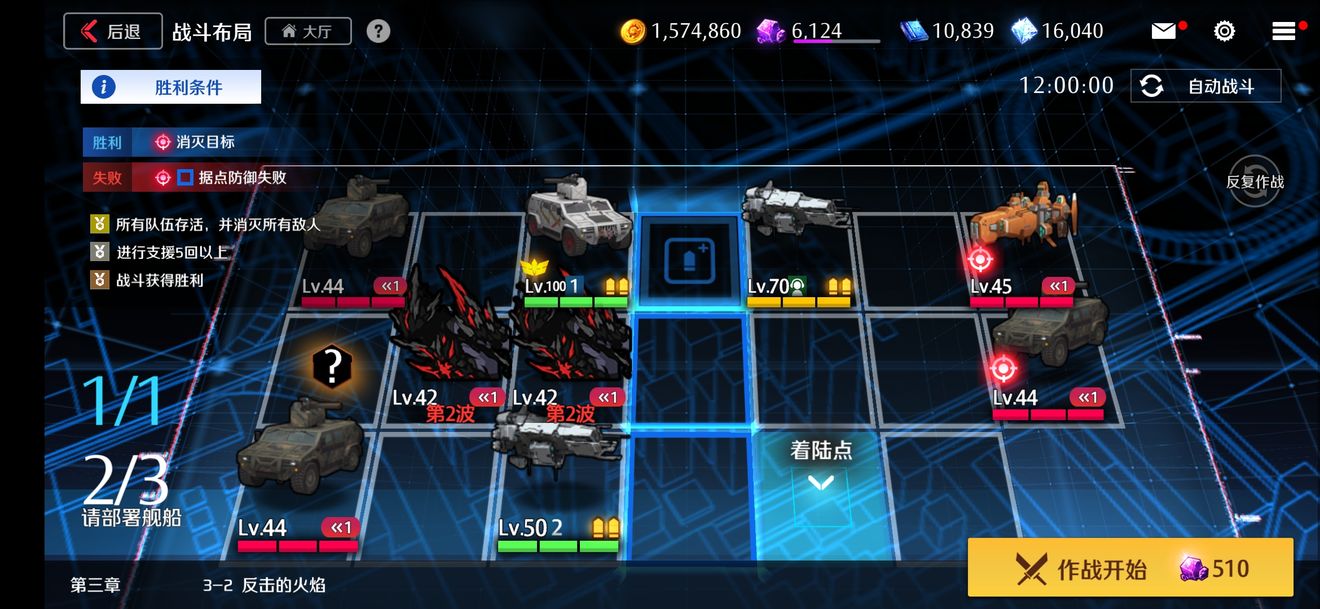
Task: Select the Lv.70 white gunship unit
Action: click(797, 210)
